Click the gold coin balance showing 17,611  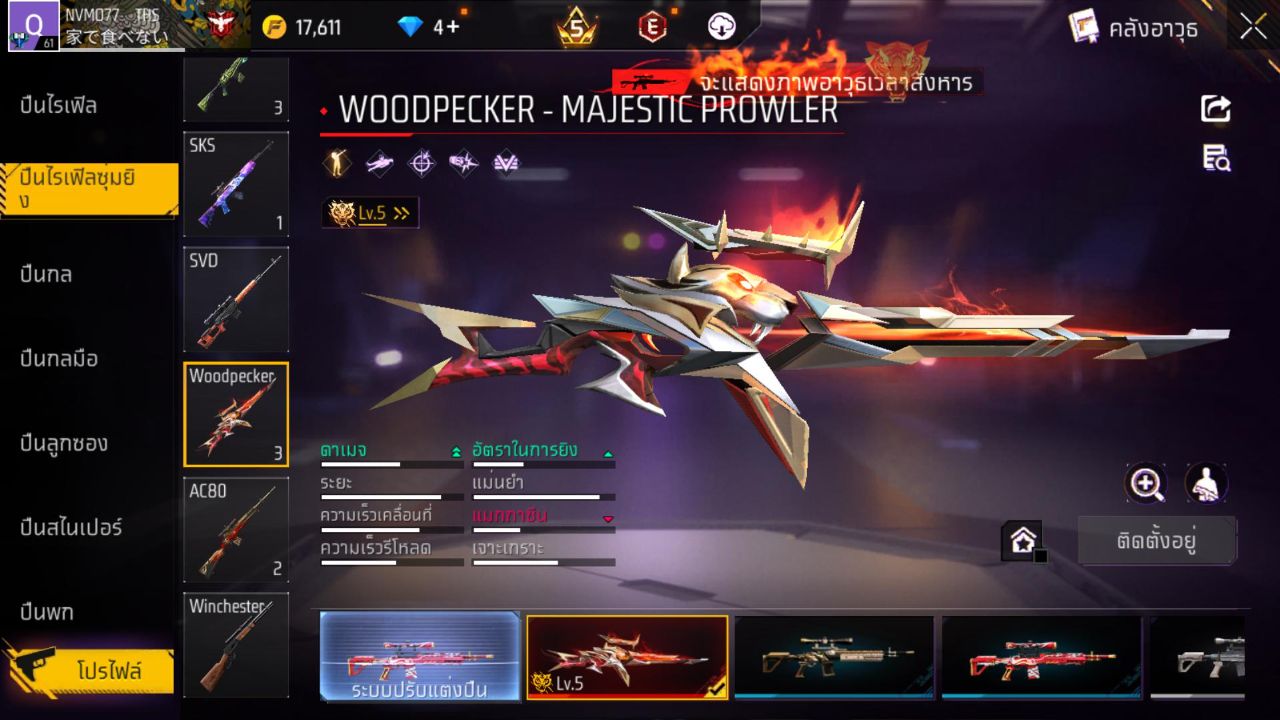pyautogui.click(x=306, y=27)
